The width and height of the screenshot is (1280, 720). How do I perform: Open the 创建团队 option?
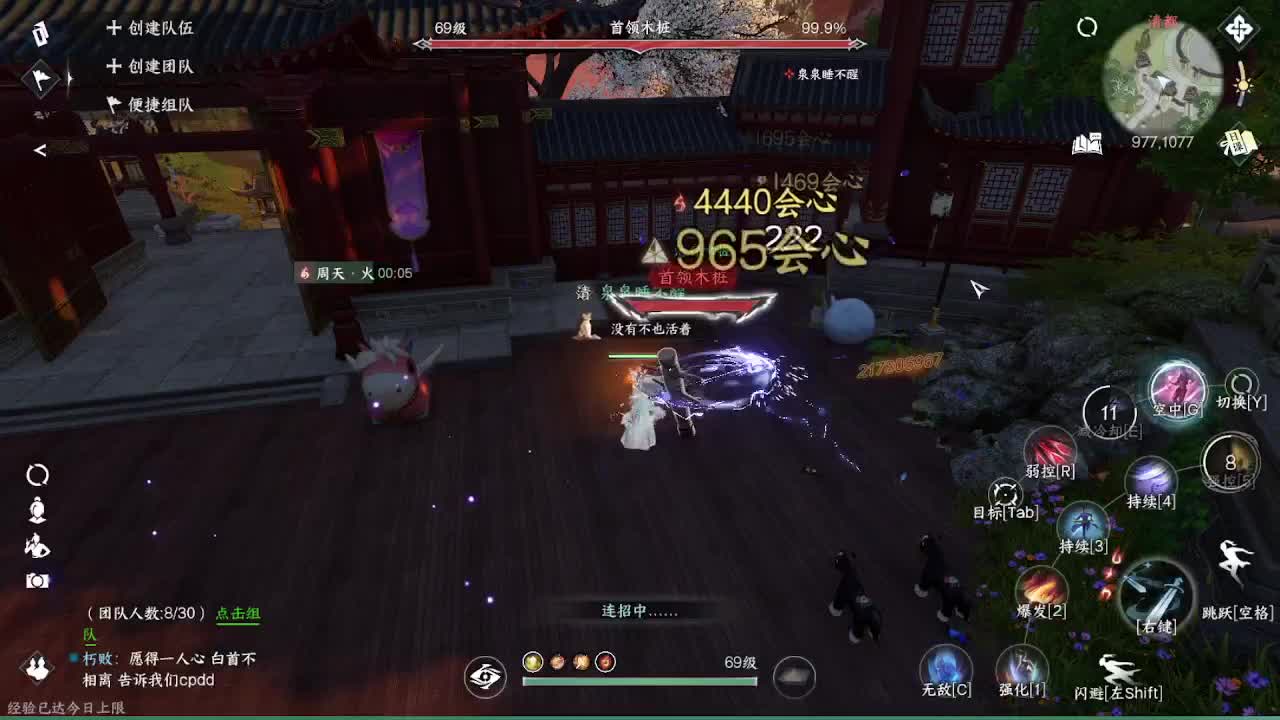pos(152,67)
